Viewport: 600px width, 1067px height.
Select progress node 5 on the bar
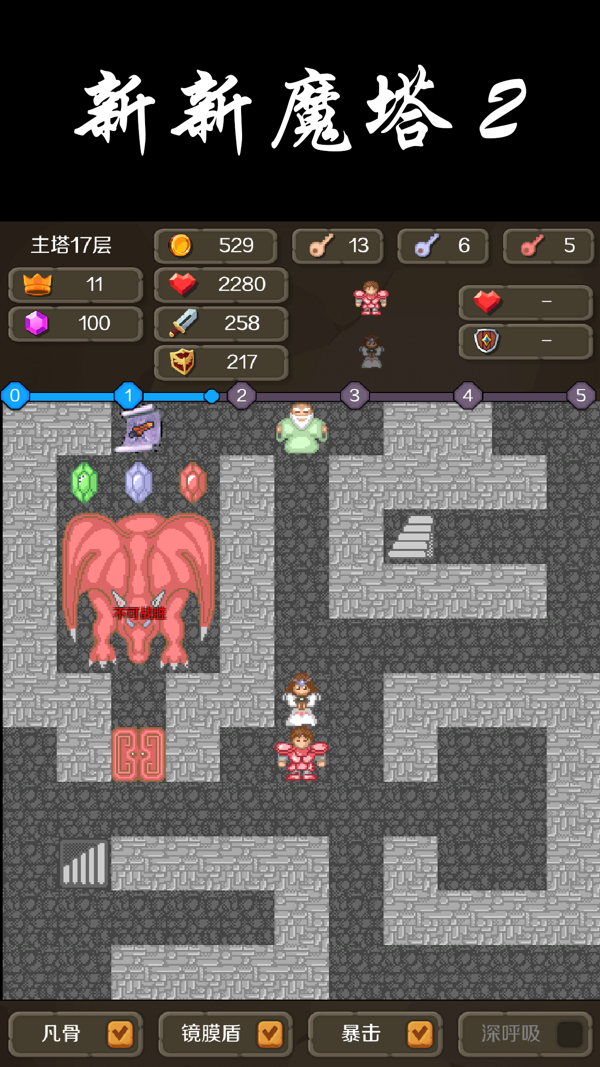click(x=581, y=396)
